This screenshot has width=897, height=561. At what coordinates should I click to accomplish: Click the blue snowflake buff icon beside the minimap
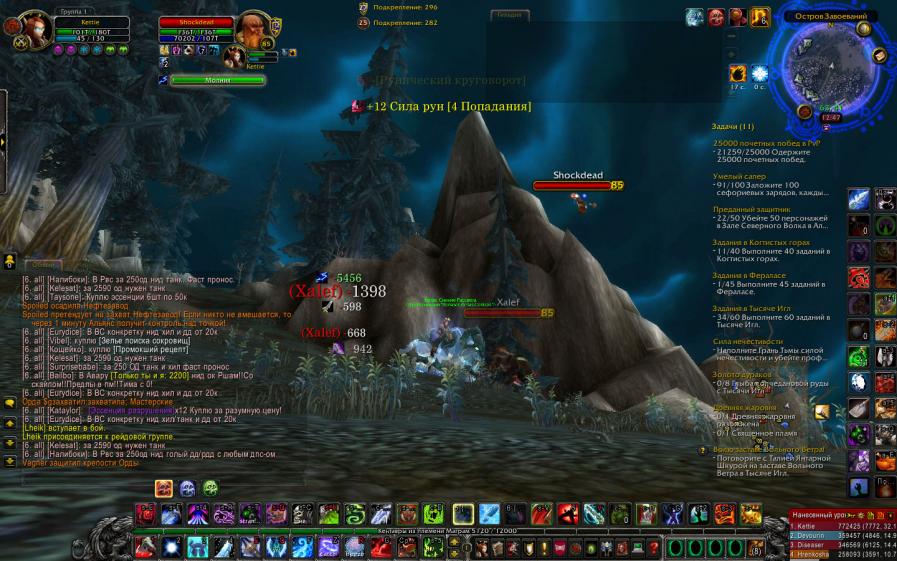coord(760,74)
